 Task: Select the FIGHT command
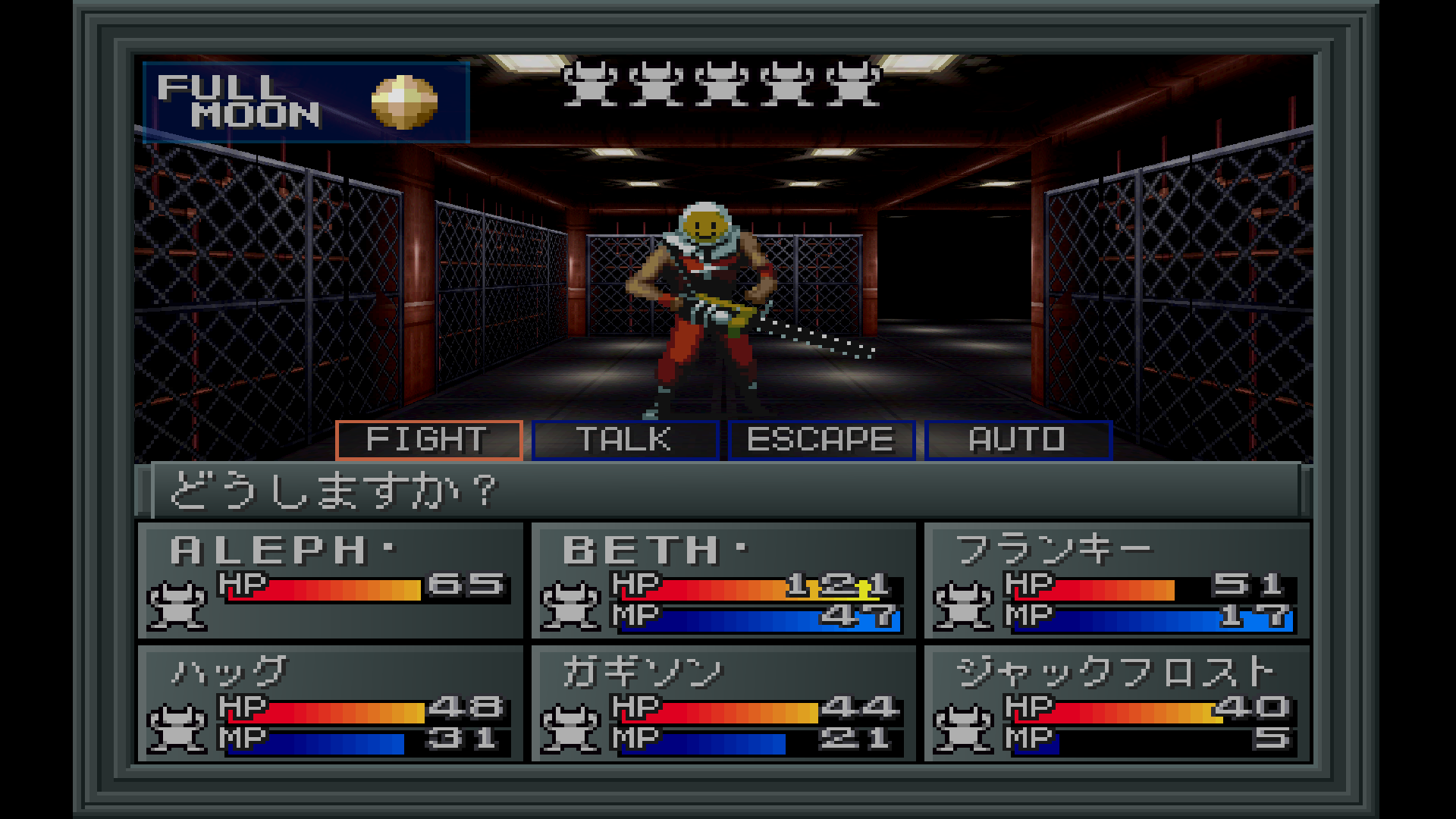click(x=429, y=440)
